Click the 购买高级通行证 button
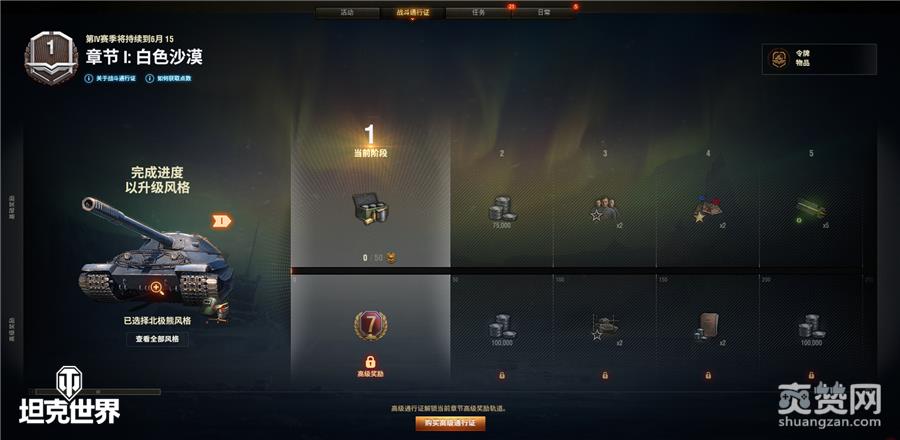This screenshot has height=440, width=900. coord(450,423)
